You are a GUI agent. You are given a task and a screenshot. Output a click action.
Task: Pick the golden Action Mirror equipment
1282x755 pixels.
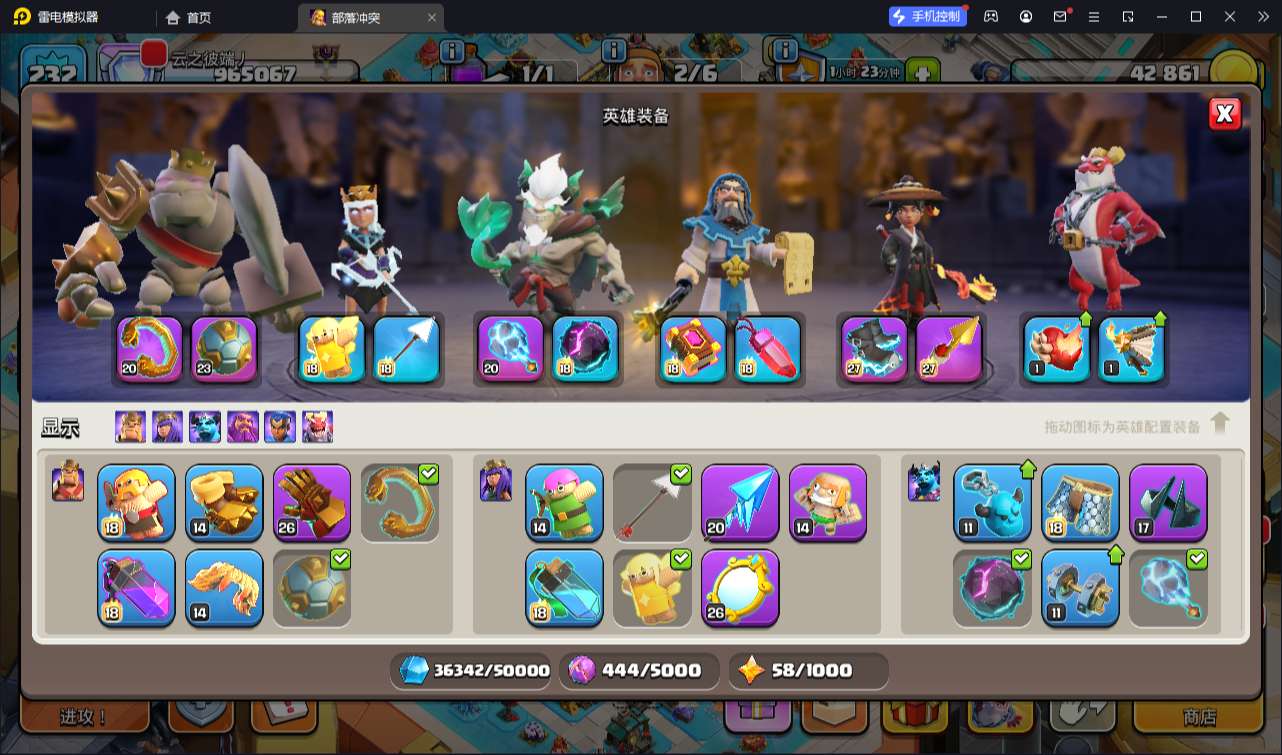click(740, 588)
